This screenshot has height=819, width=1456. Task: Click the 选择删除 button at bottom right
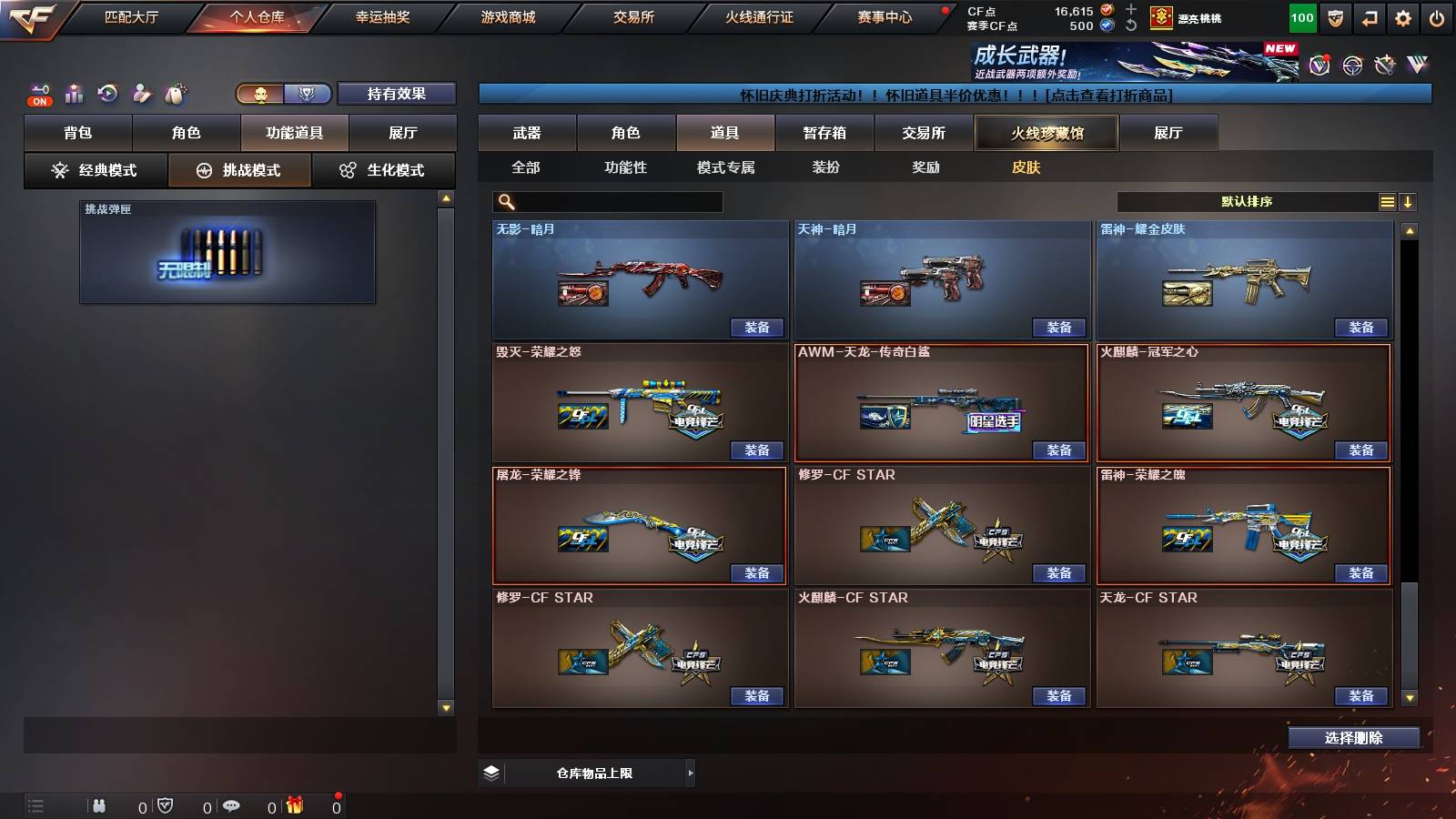[x=1353, y=737]
